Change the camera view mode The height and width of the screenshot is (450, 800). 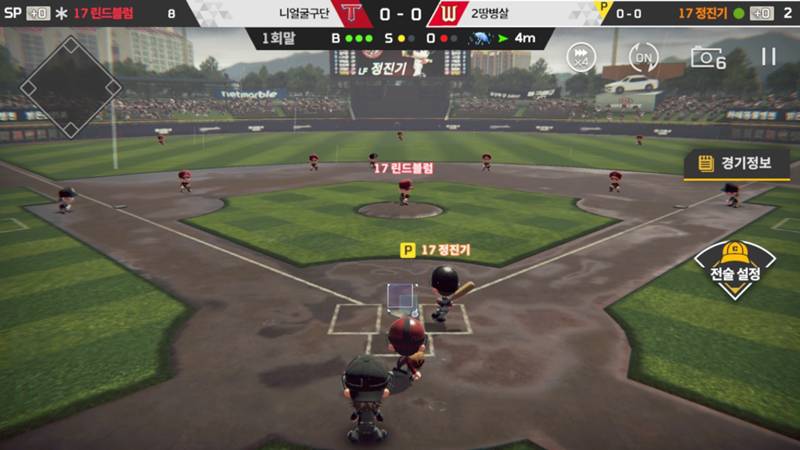tap(708, 58)
